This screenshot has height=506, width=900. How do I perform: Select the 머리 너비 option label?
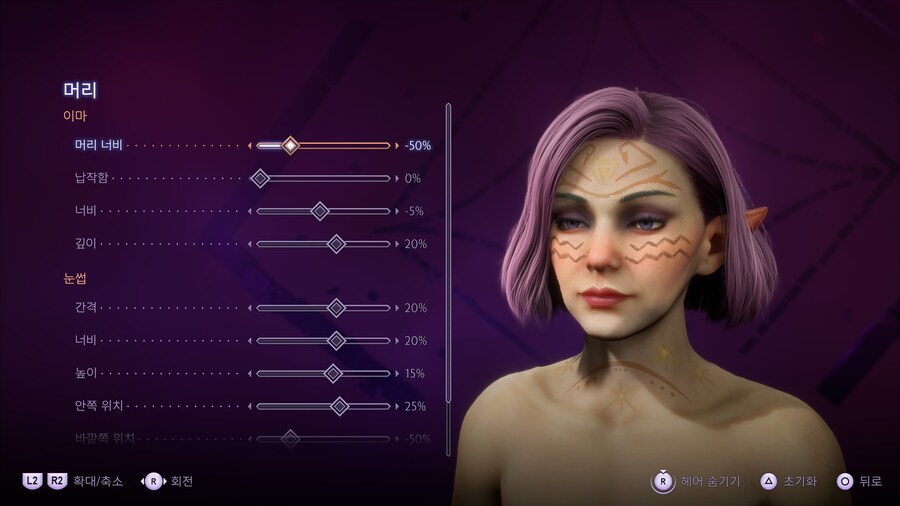[98, 146]
